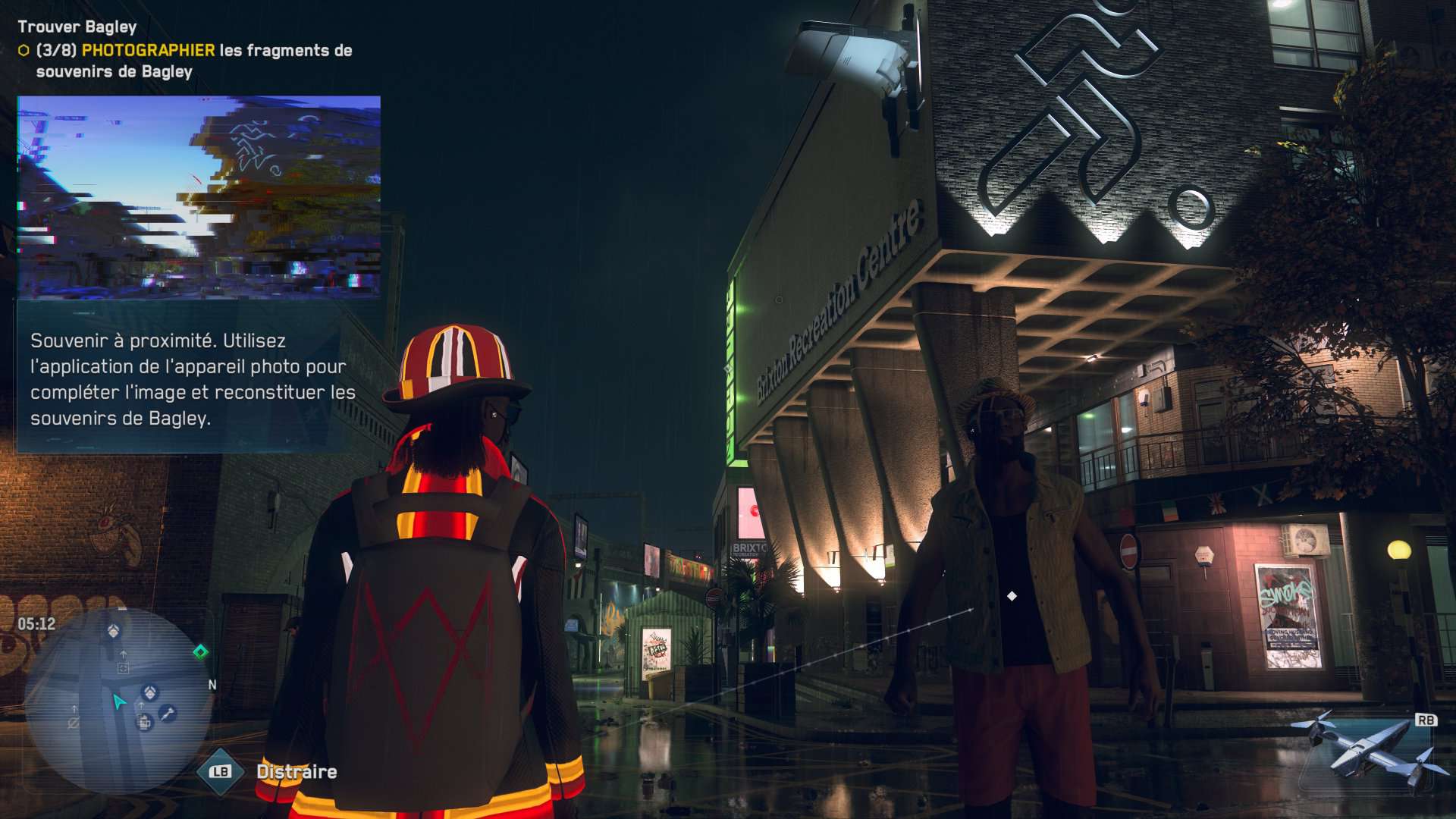Screen dimensions: 1456x819
Task: Click the green diamond objective marker on minimap
Action: click(x=200, y=652)
